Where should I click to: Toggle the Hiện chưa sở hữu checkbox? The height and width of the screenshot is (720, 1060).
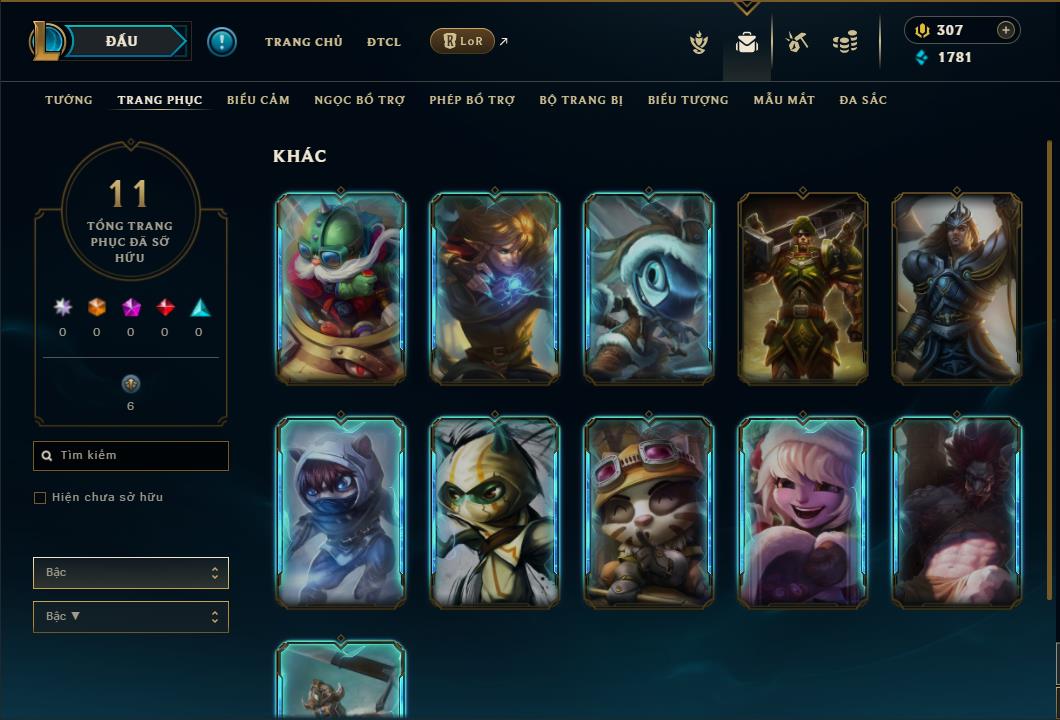pos(40,498)
